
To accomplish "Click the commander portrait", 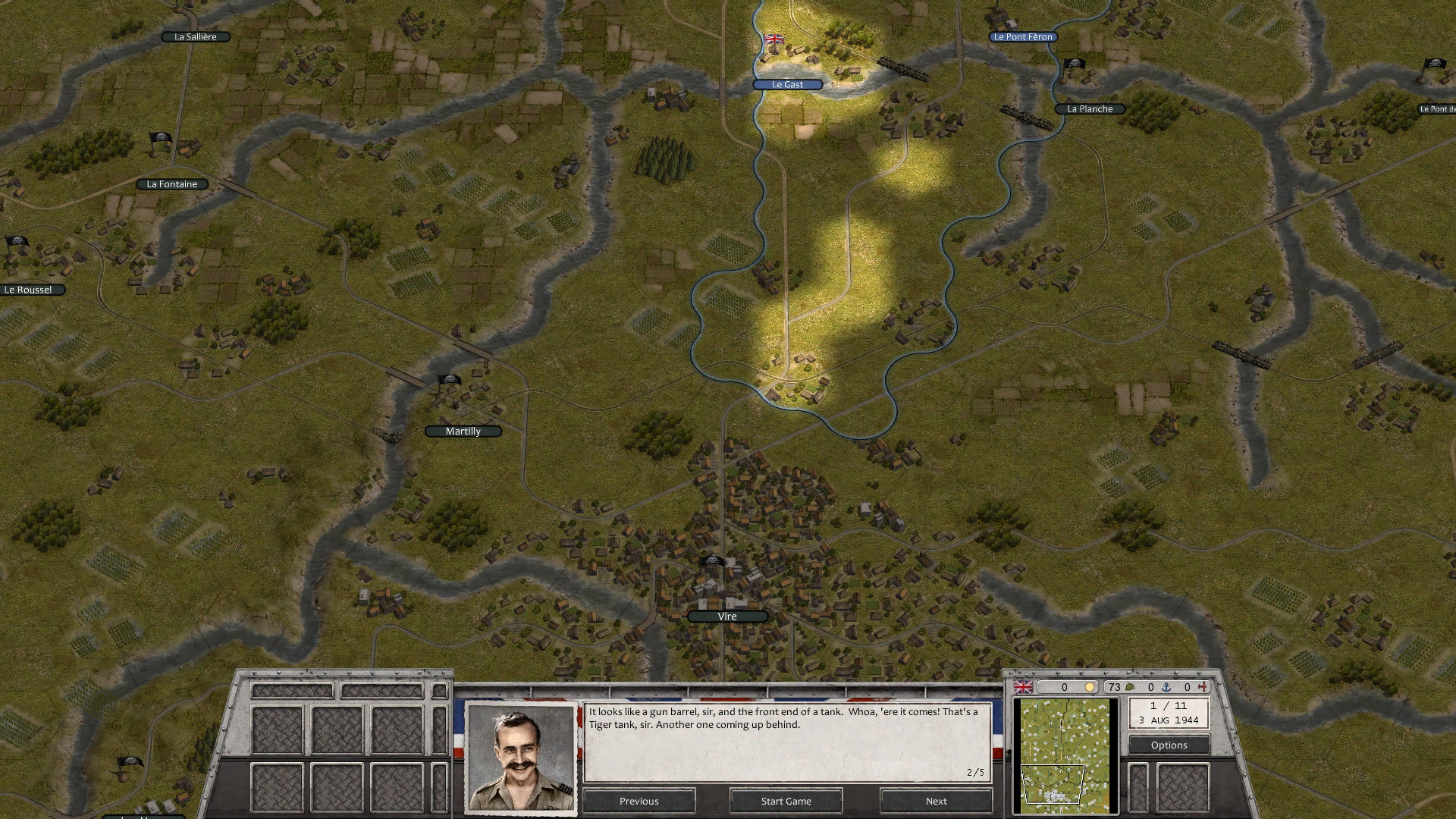I will coord(522,755).
